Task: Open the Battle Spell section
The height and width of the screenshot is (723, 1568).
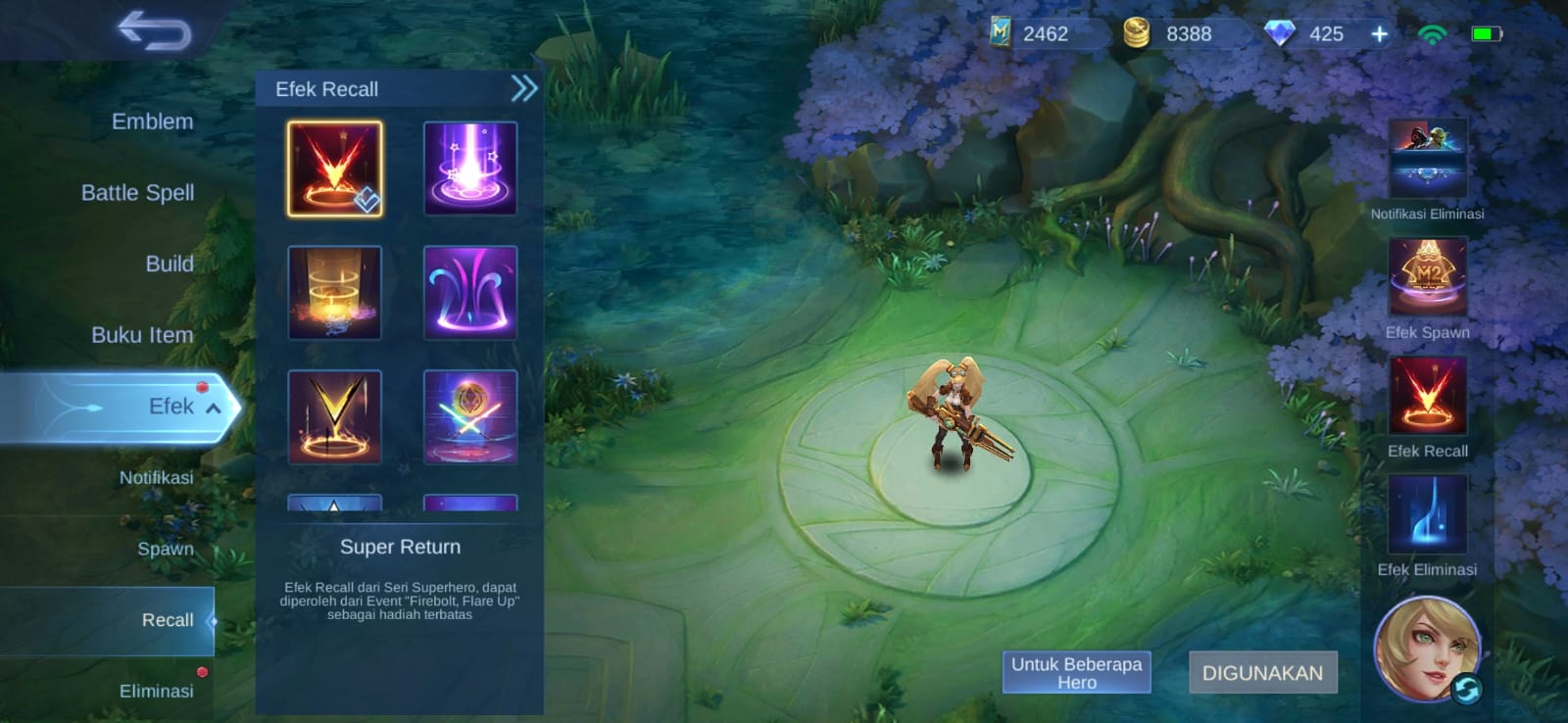Action: tap(137, 193)
